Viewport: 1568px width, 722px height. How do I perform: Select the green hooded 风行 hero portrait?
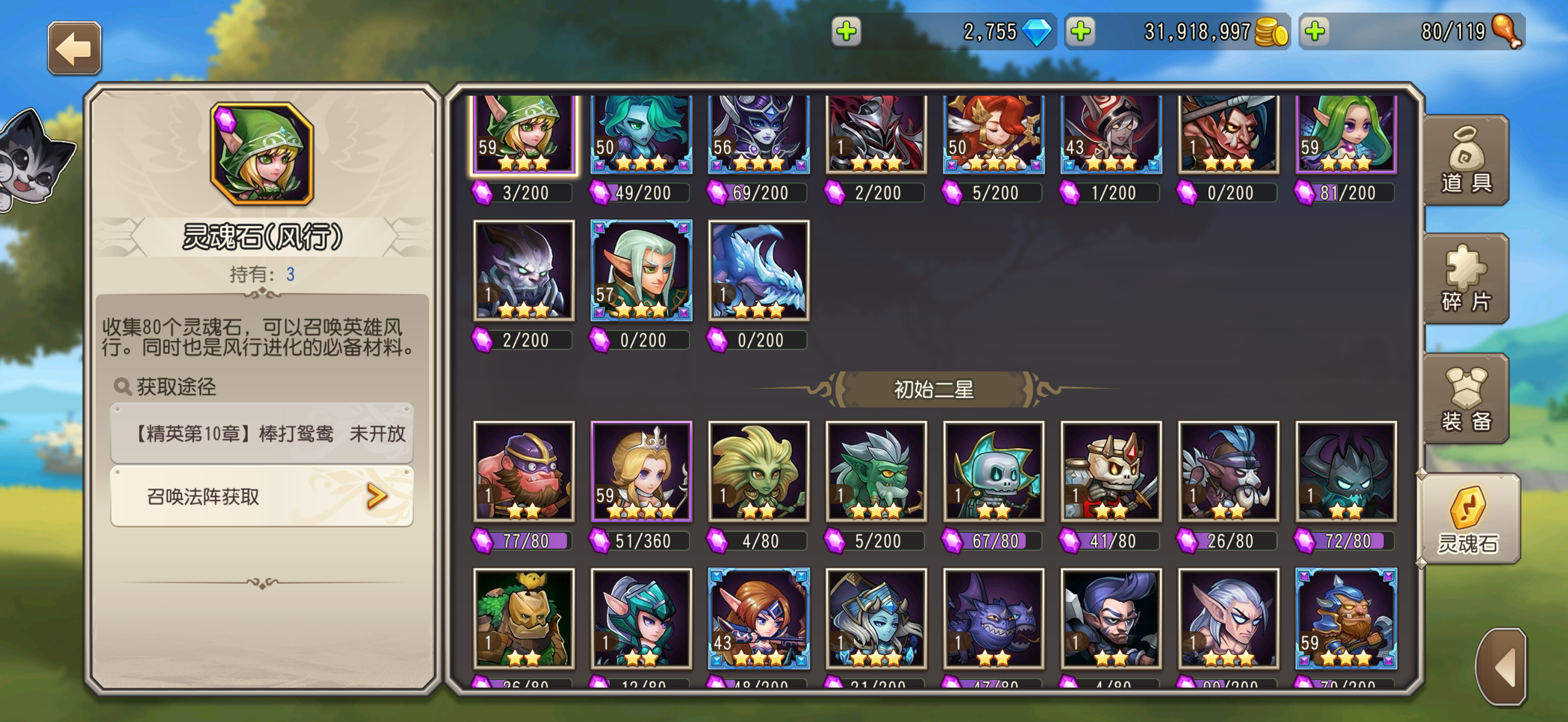[x=523, y=133]
